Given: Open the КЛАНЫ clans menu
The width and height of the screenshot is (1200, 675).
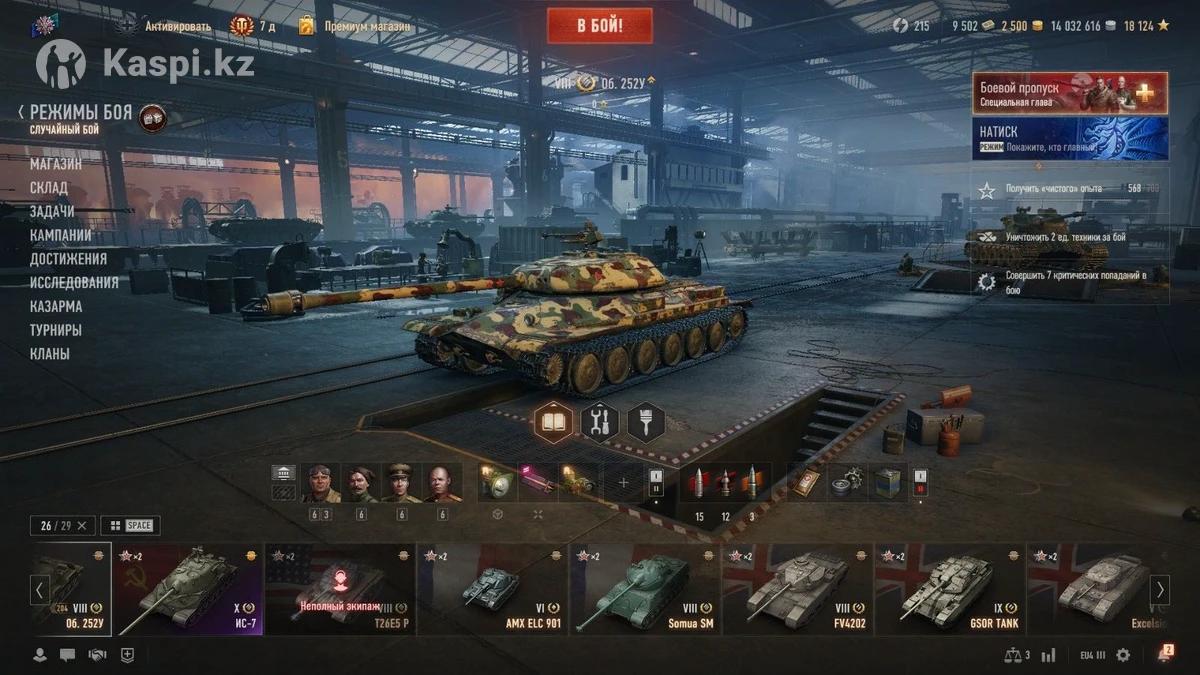Looking at the screenshot, I should click(x=50, y=354).
